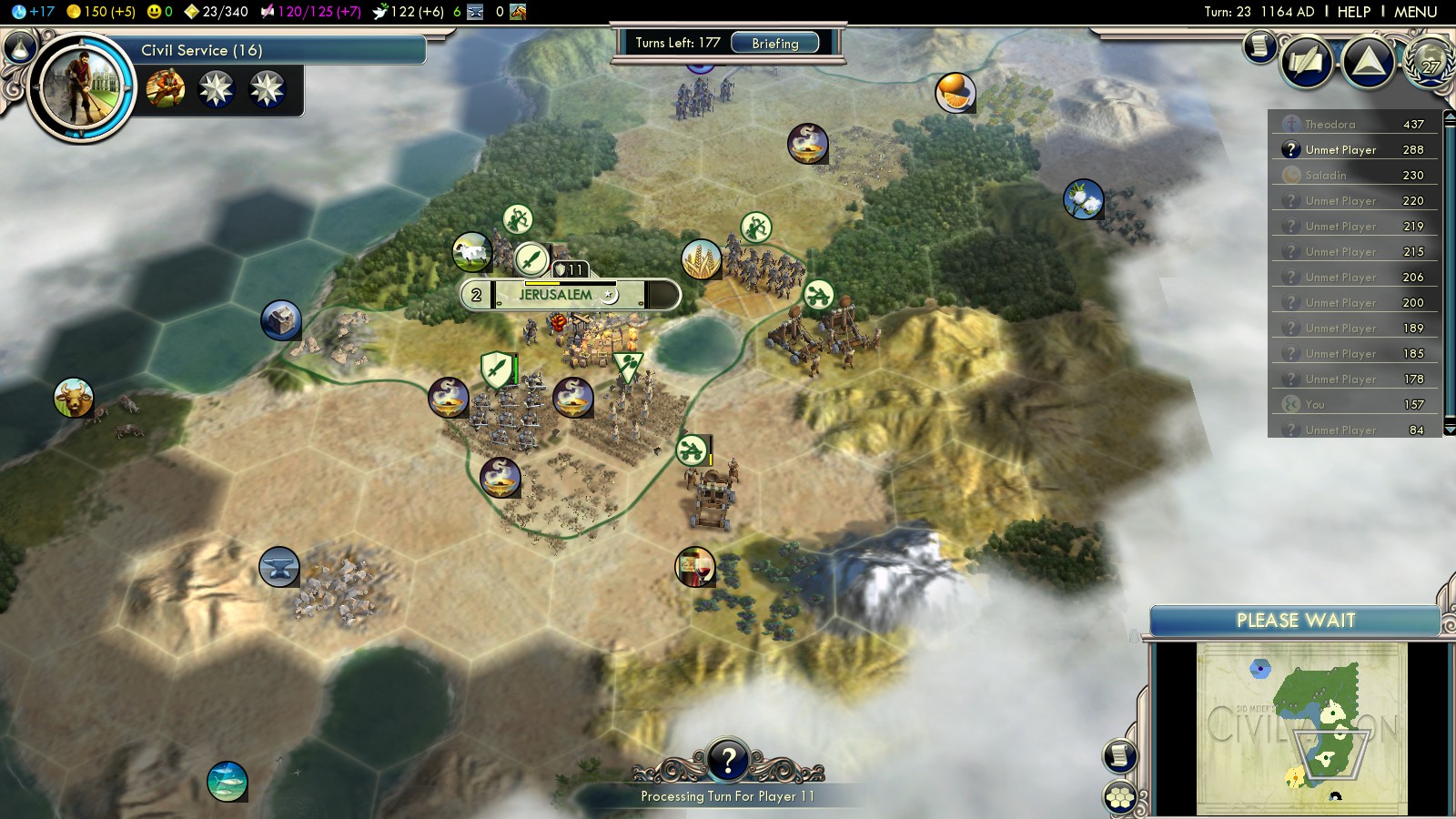
Task: Toggle the hex grid map options button
Action: pyautogui.click(x=1120, y=797)
